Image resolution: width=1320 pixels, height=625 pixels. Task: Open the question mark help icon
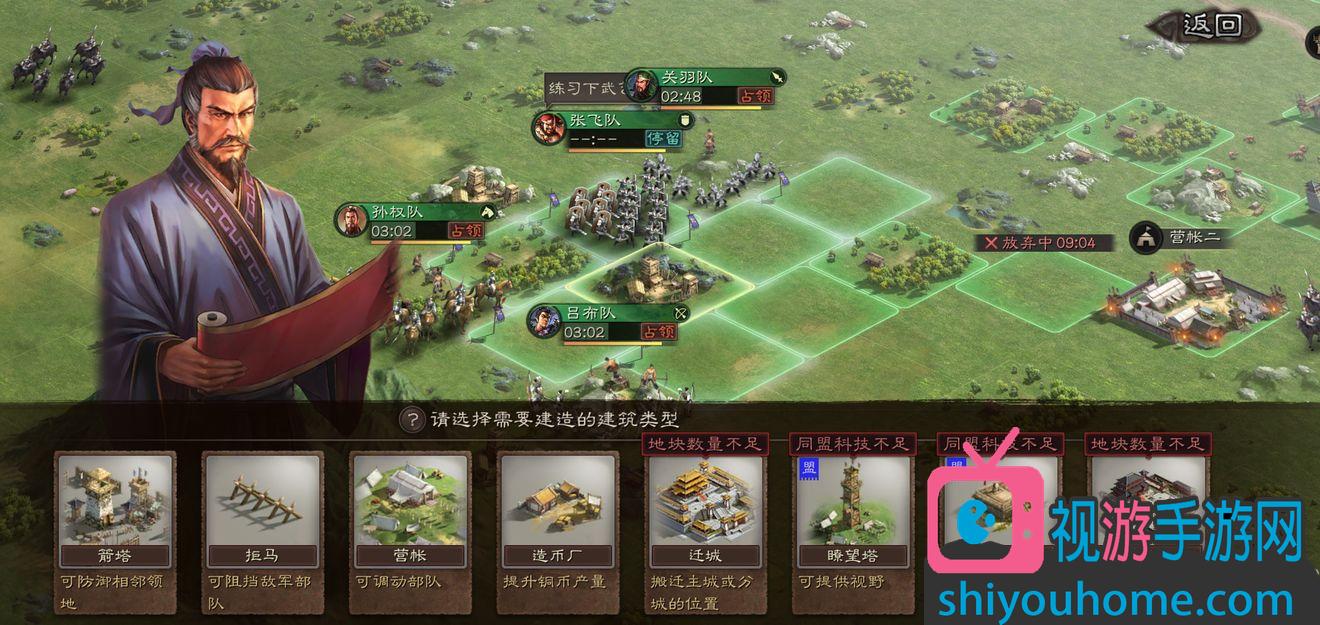coord(411,420)
